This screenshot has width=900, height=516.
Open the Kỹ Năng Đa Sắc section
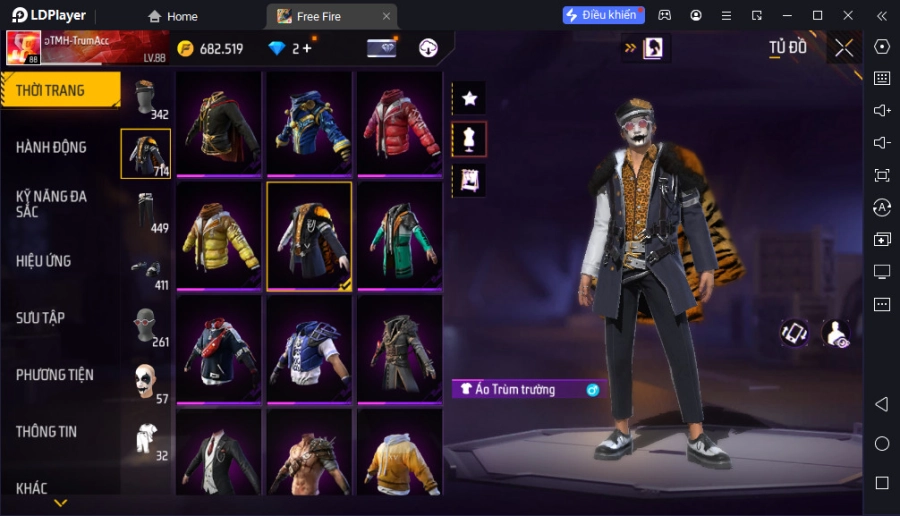[52, 204]
